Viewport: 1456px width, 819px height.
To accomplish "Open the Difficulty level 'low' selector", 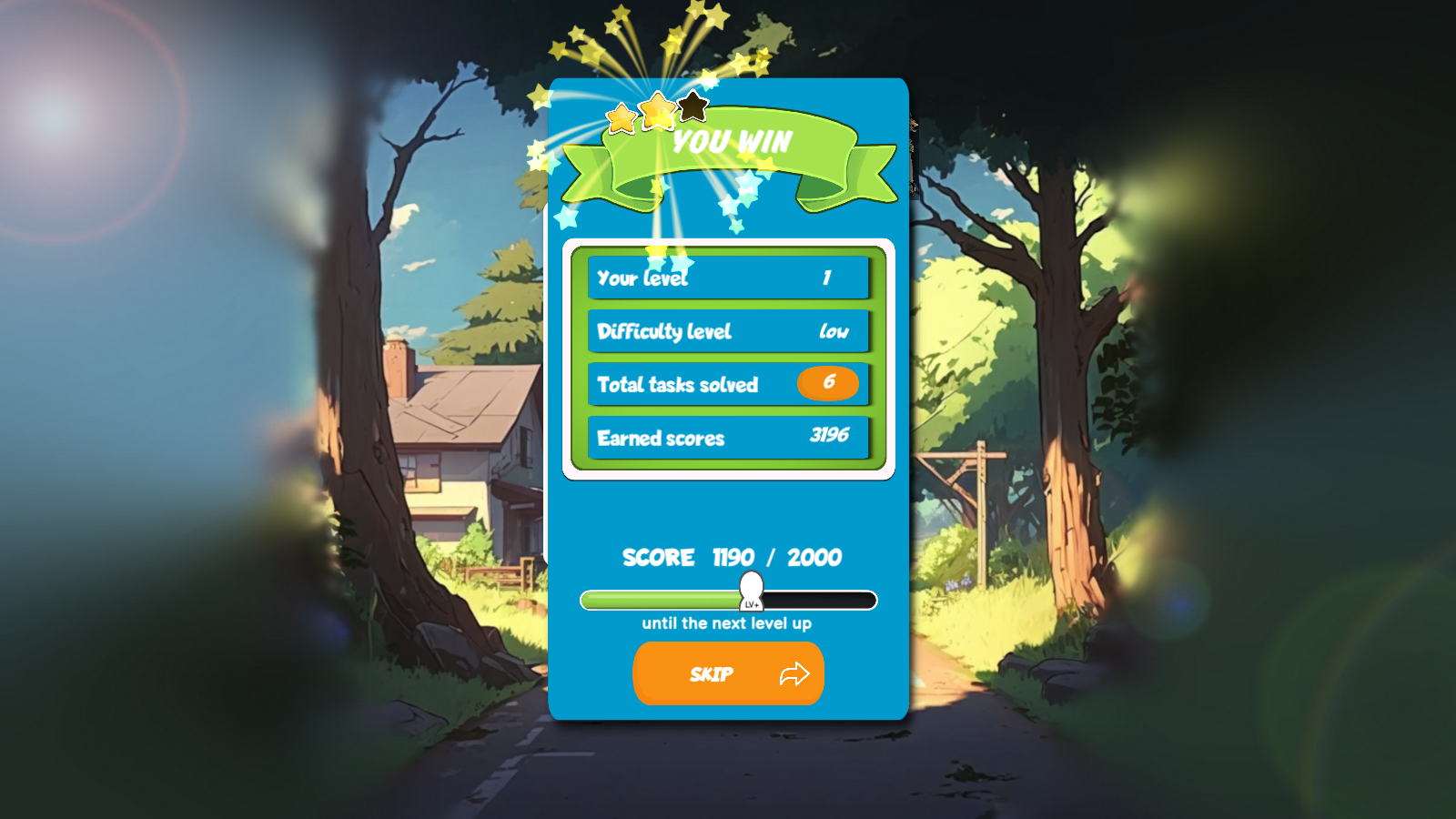I will coord(833,331).
